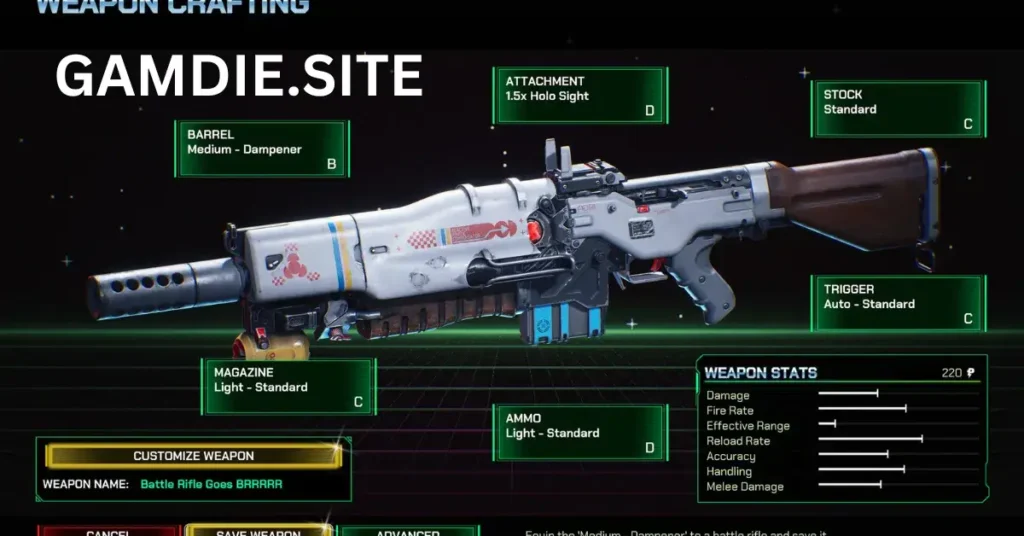Cancel weapon crafting
This screenshot has height=536, width=1024.
point(107,531)
